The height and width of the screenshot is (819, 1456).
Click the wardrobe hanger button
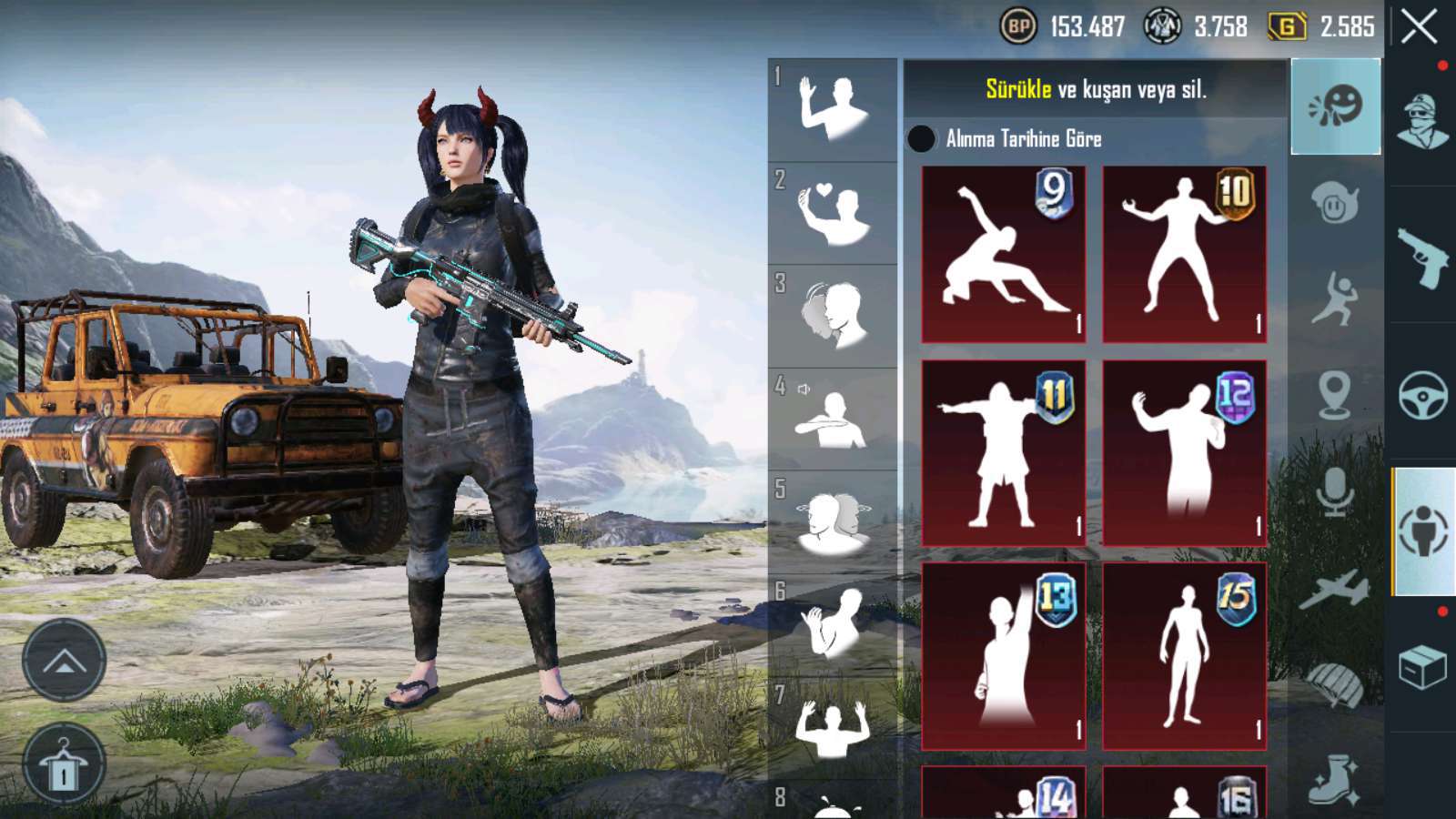coord(63,764)
